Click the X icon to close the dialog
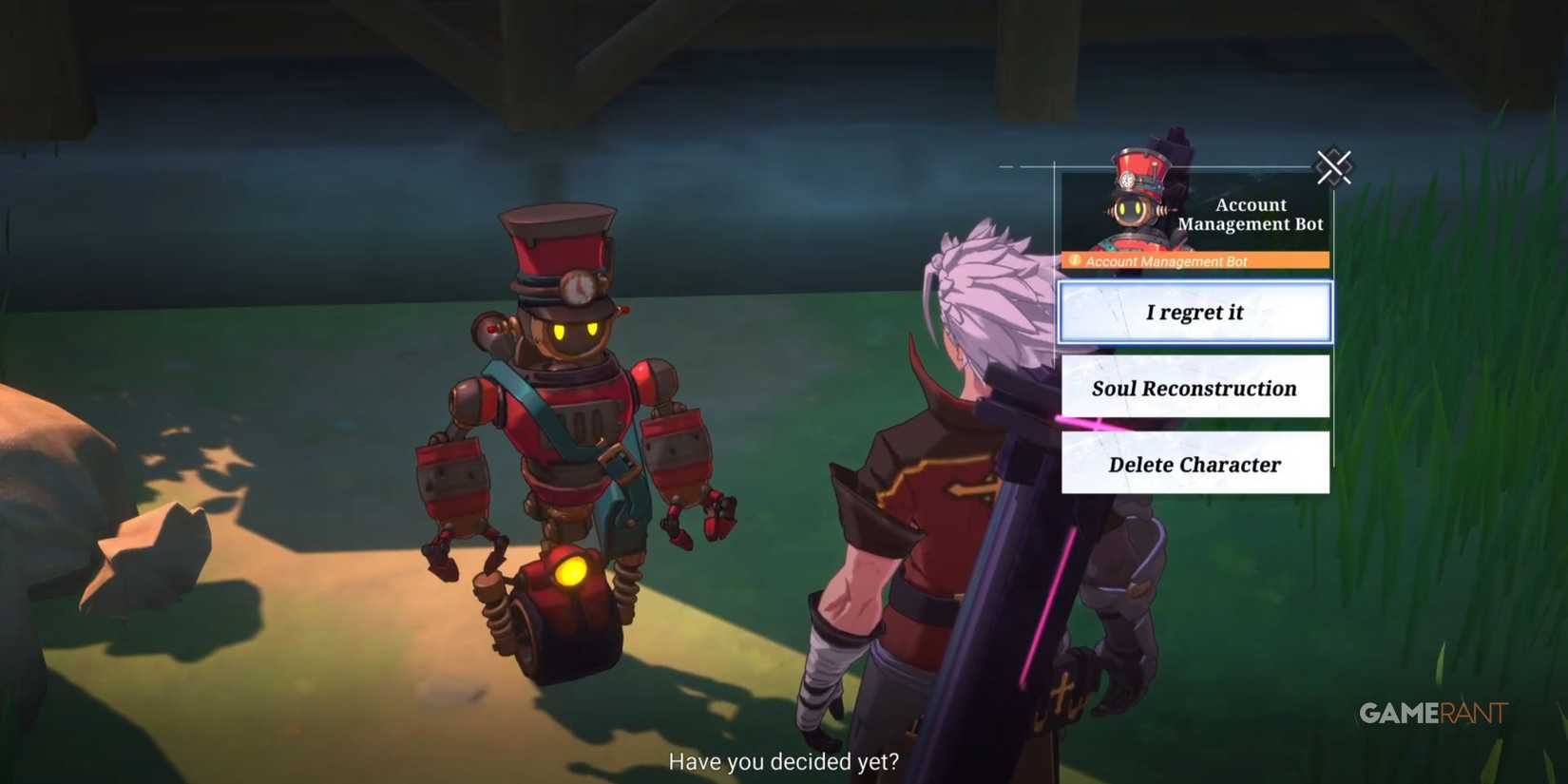Viewport: 1568px width, 784px height. click(1335, 167)
